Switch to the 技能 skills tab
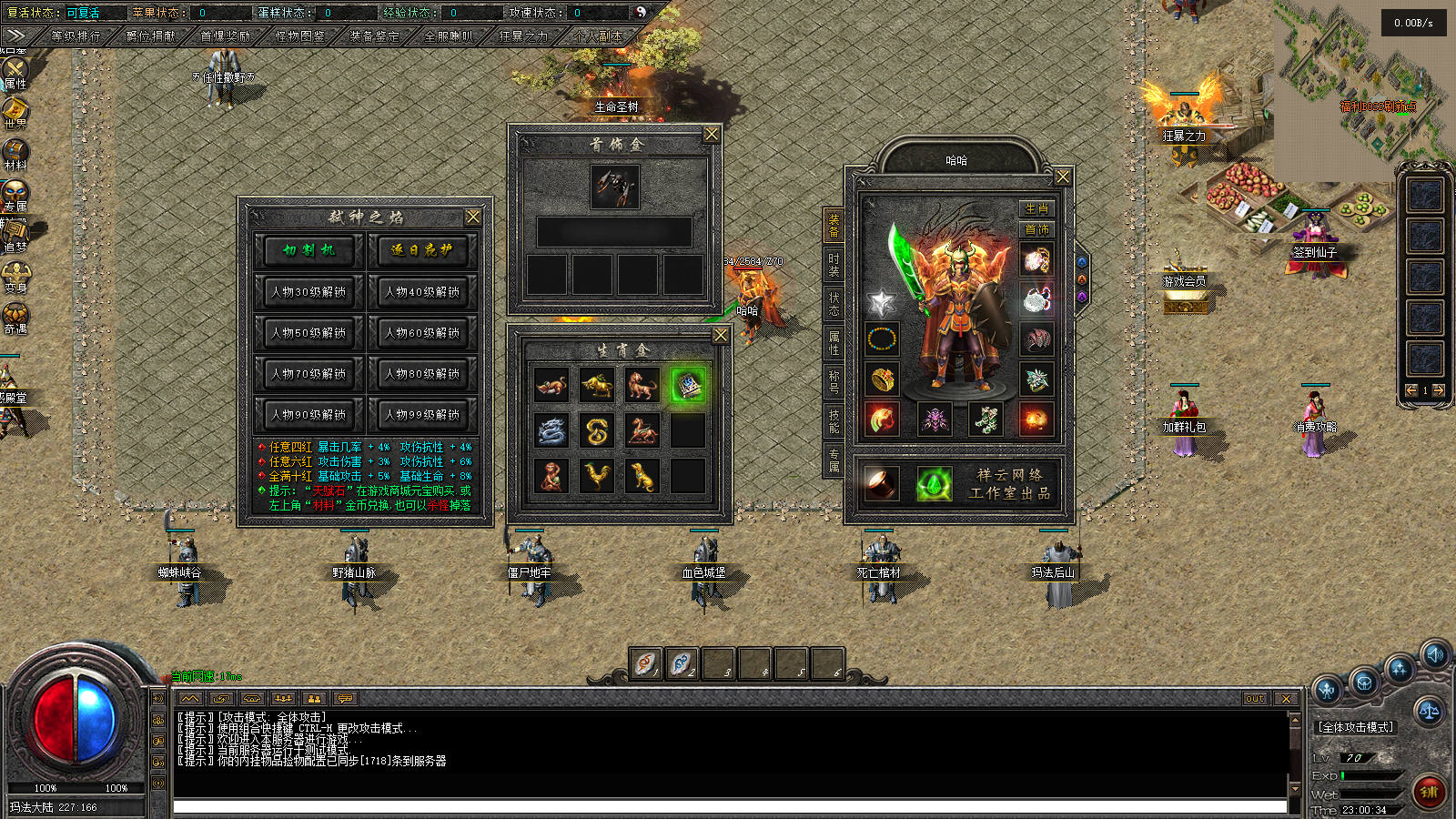The image size is (1456, 819). pos(834,420)
